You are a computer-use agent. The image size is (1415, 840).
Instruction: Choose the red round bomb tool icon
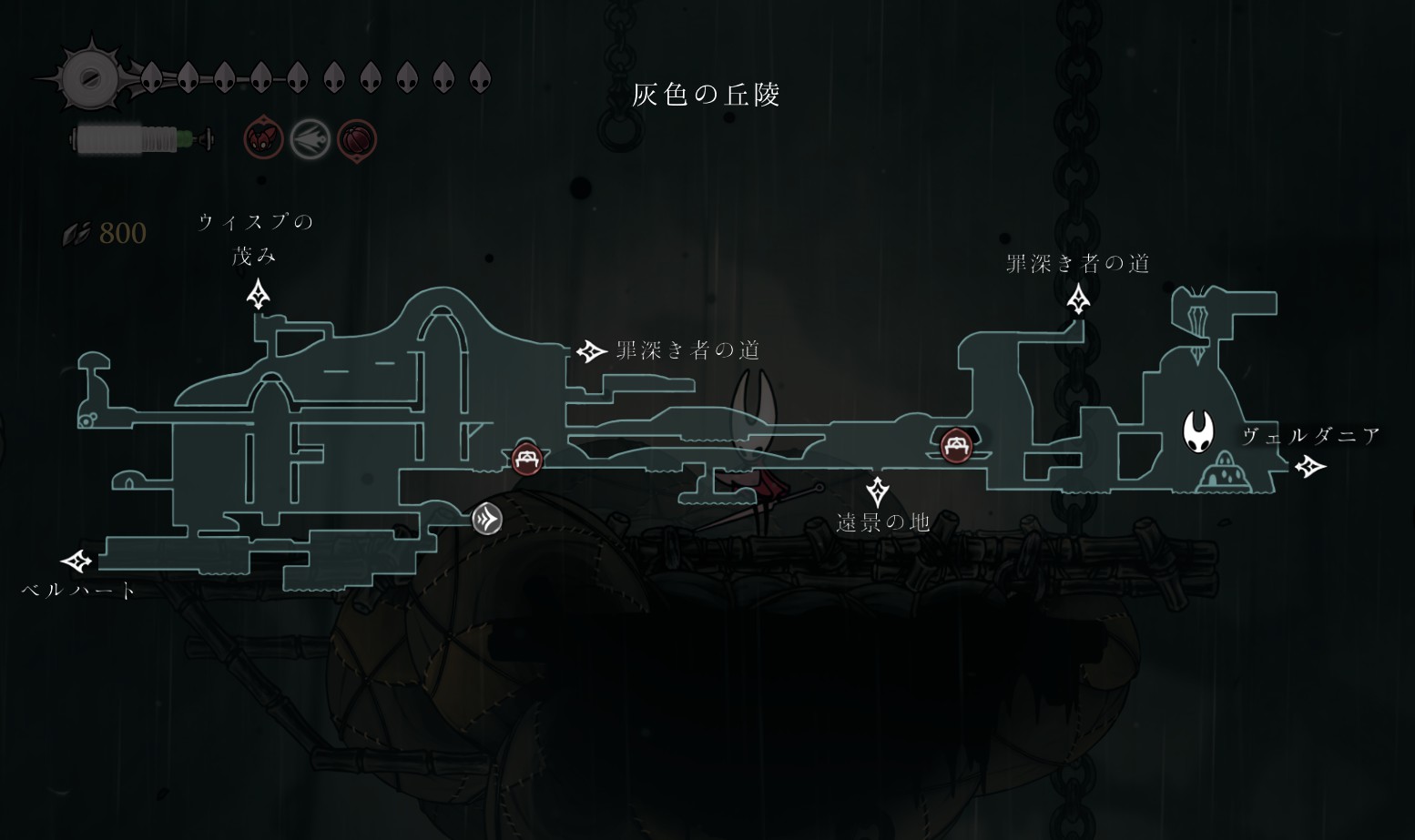[357, 140]
